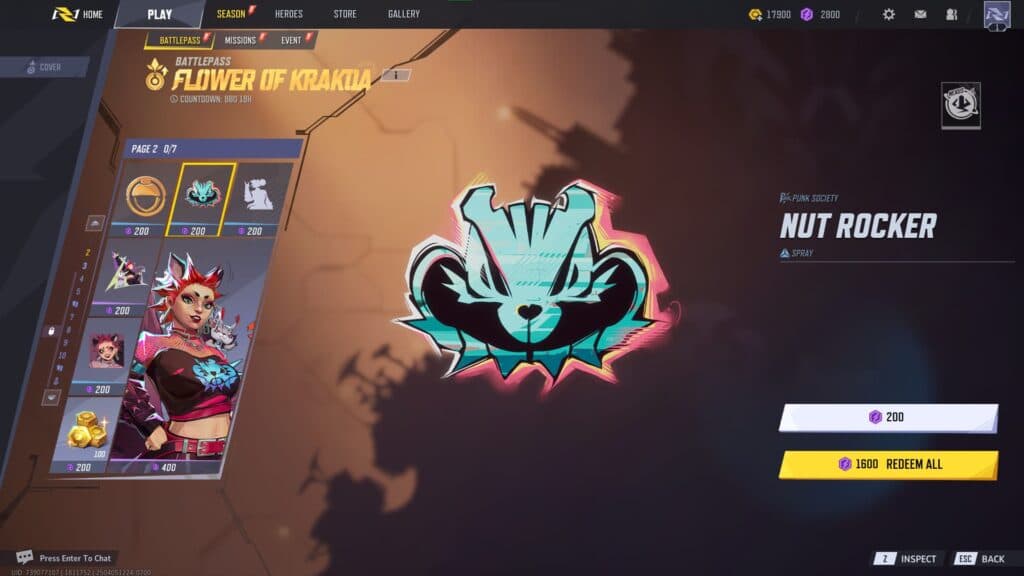Open the Cover page button
The width and height of the screenshot is (1024, 576).
click(x=45, y=67)
